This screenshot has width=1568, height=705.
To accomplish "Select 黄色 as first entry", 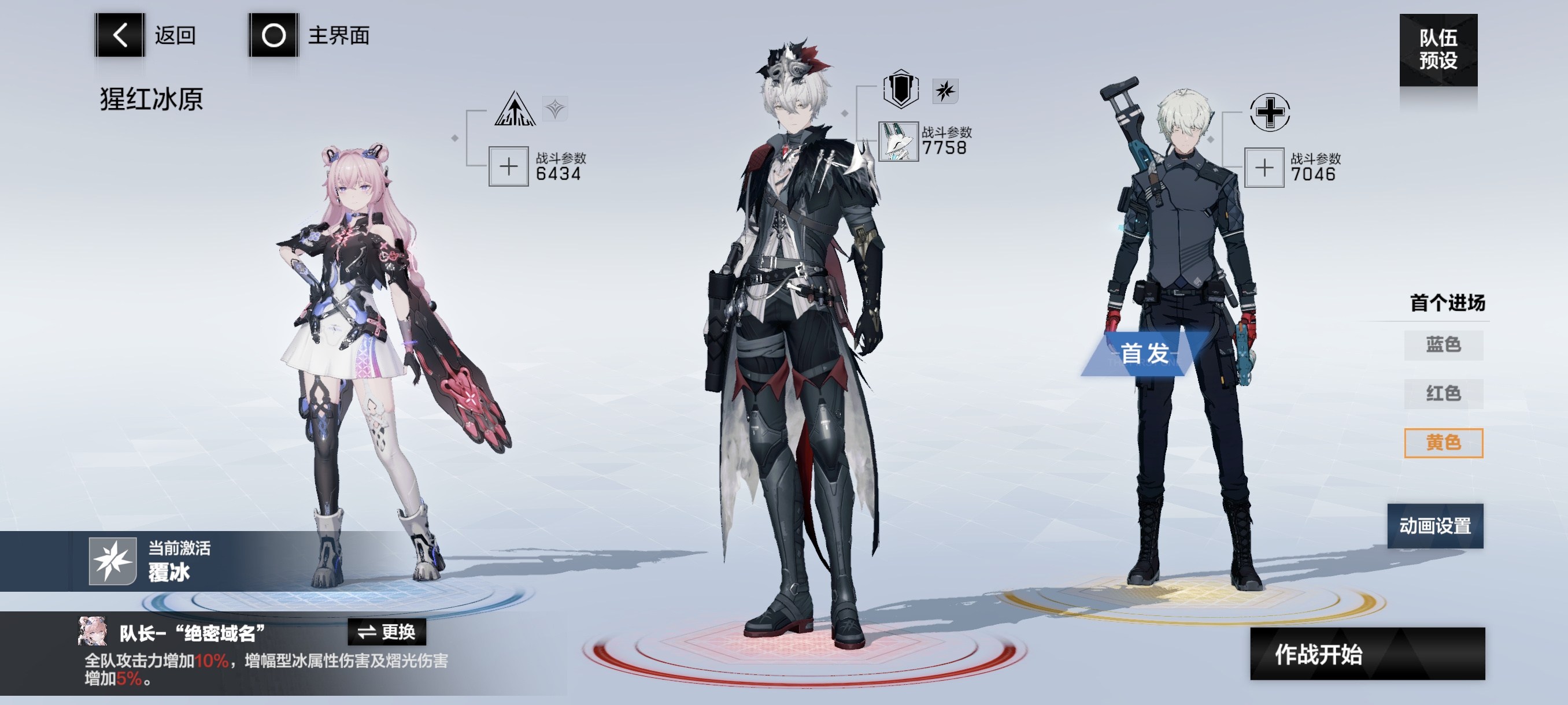I will point(1443,442).
